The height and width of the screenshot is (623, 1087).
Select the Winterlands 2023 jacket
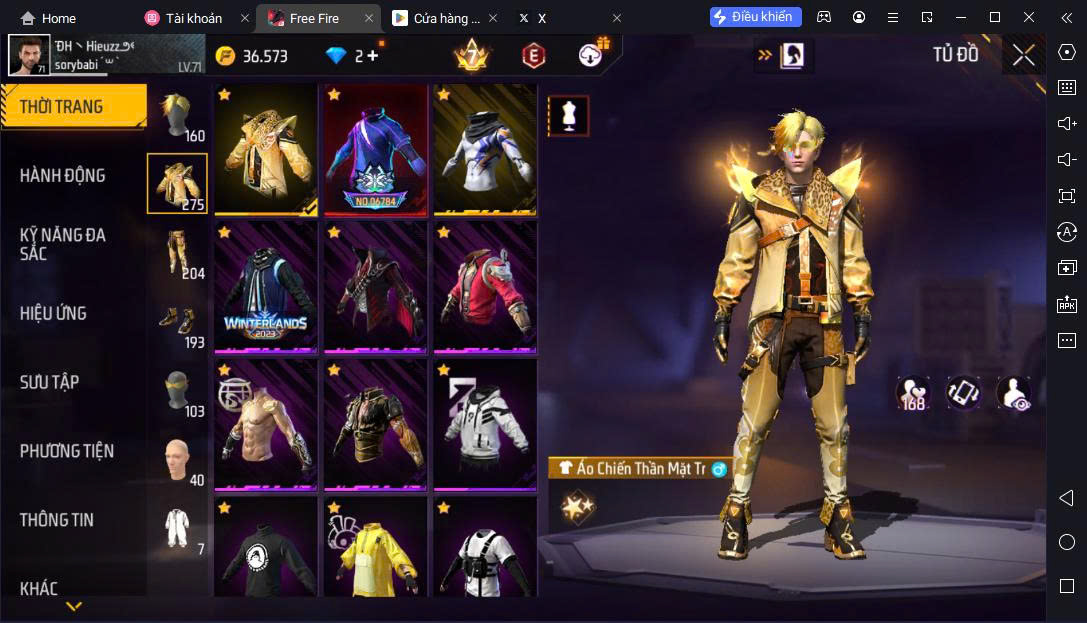pos(266,287)
